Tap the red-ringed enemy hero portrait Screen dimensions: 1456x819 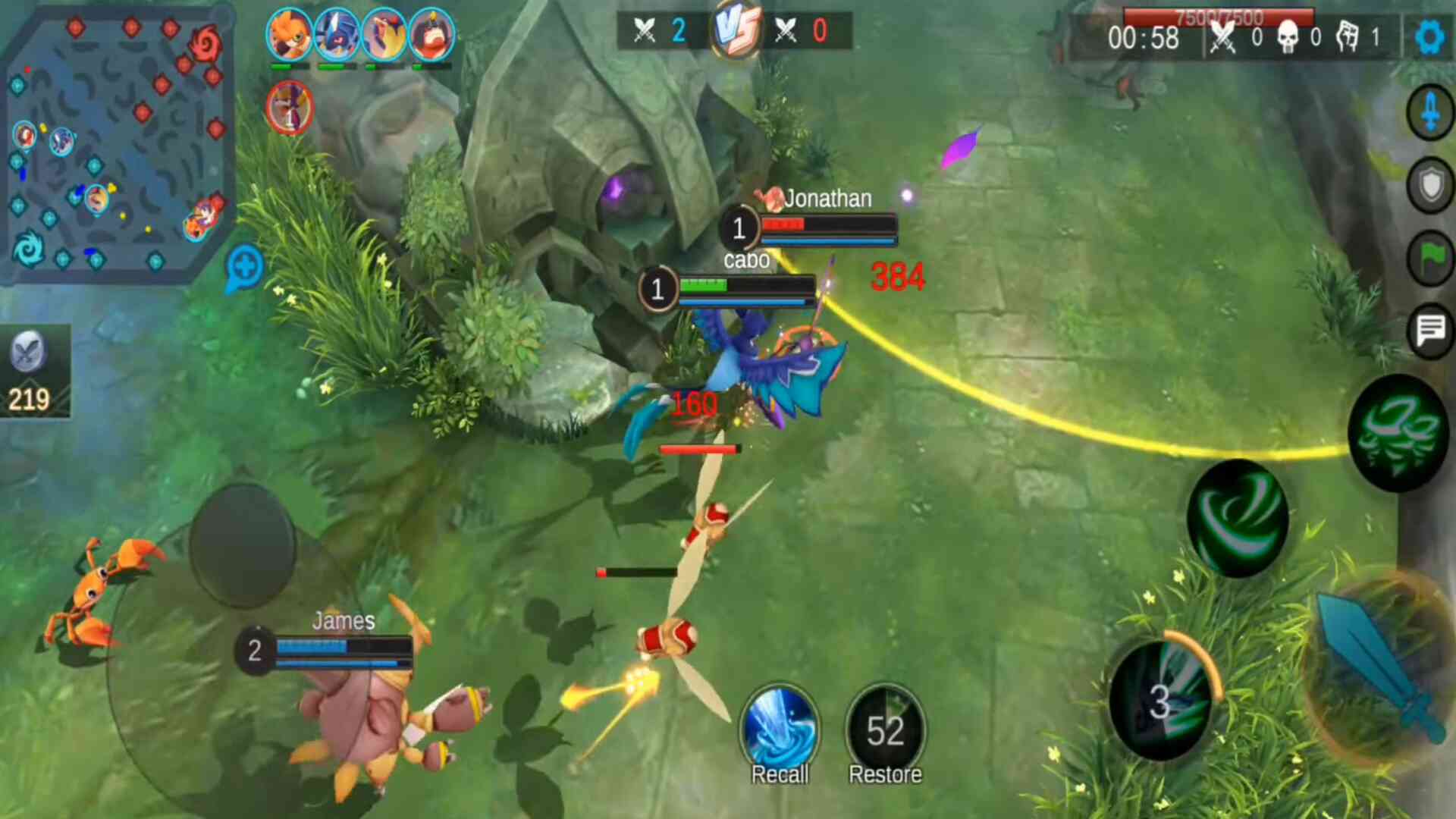tap(290, 107)
